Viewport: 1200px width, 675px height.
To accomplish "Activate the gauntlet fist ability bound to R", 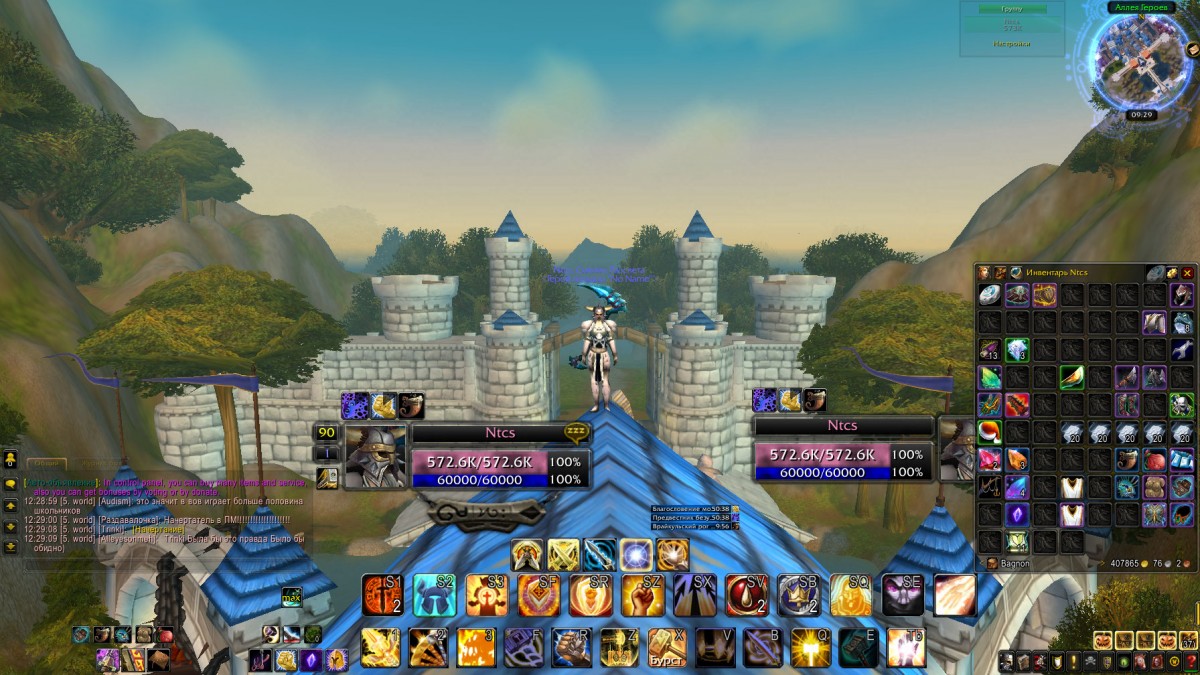I will (571, 647).
